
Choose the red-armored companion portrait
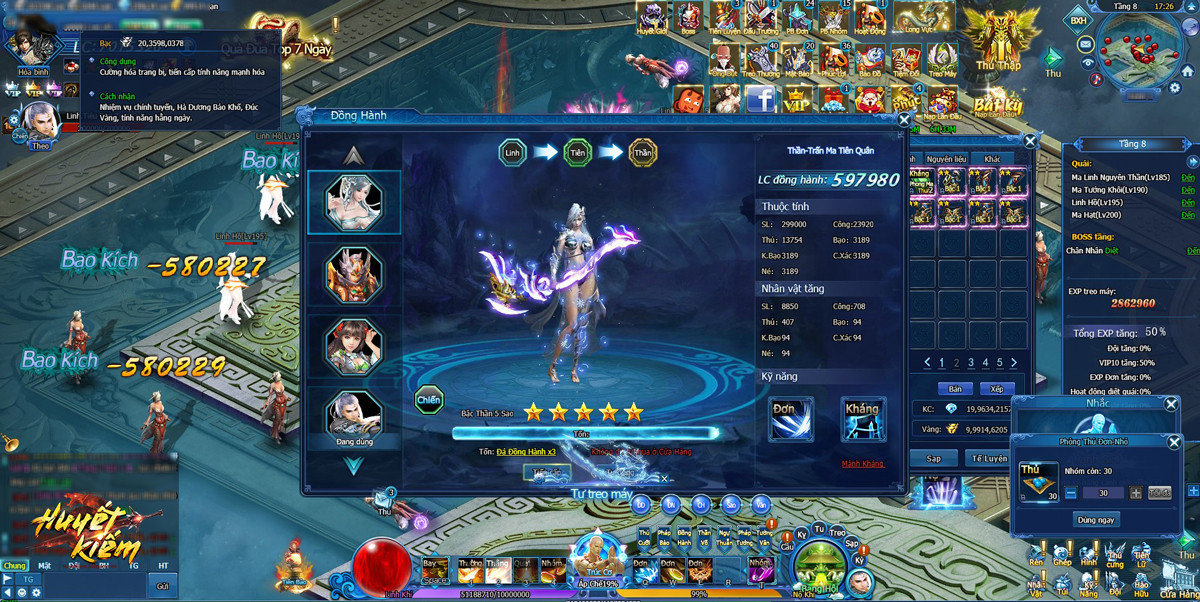(353, 272)
